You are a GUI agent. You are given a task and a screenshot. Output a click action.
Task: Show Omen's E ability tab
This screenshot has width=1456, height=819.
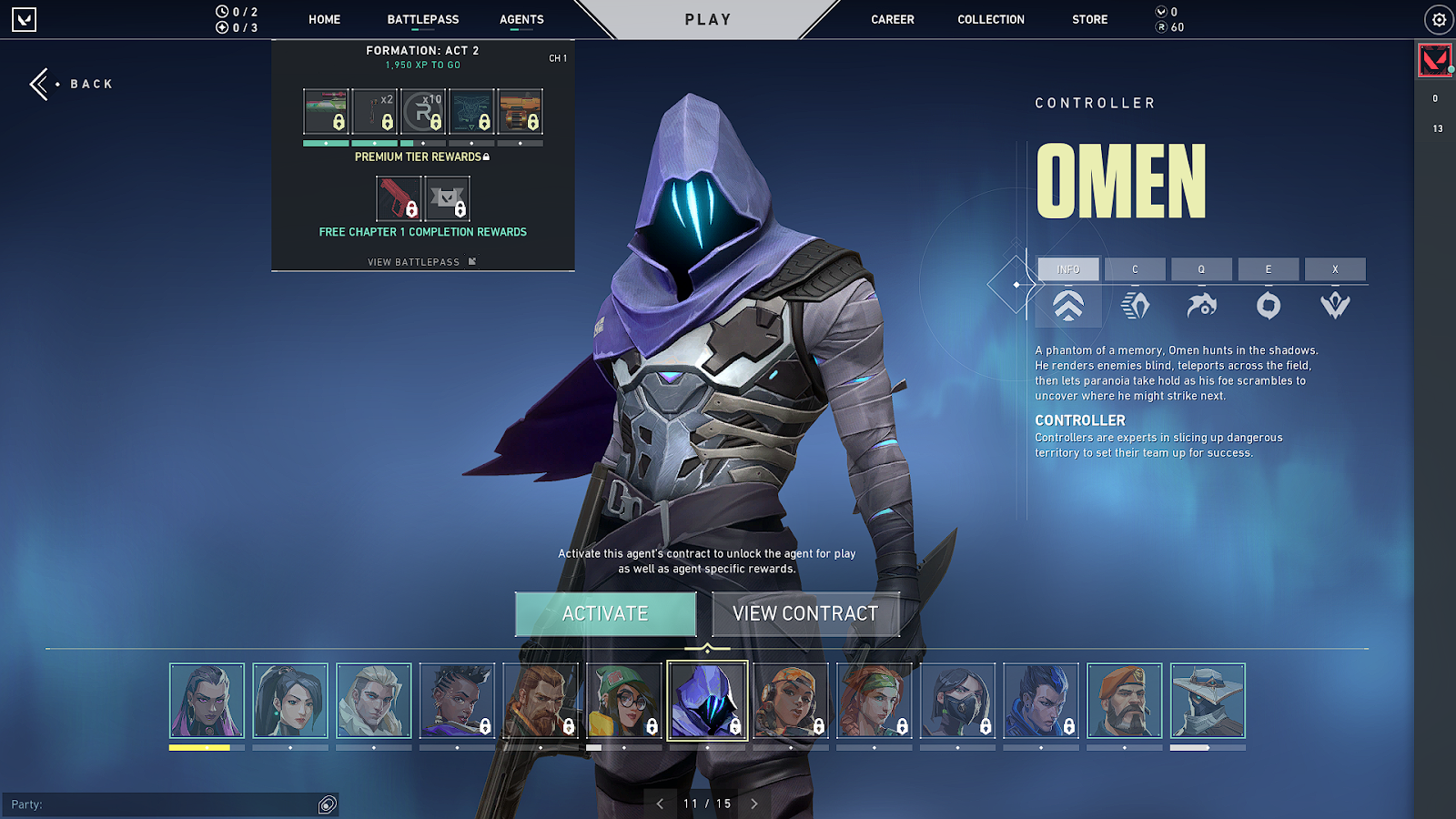pos(1268,269)
